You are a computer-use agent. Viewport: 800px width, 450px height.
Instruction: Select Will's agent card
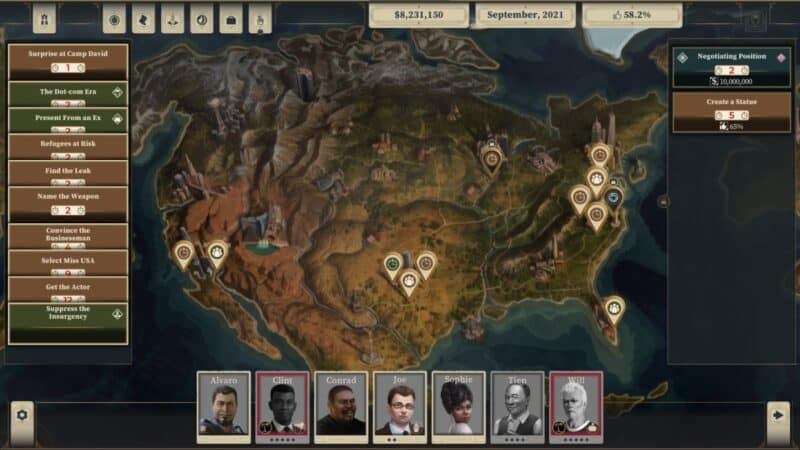coord(576,405)
